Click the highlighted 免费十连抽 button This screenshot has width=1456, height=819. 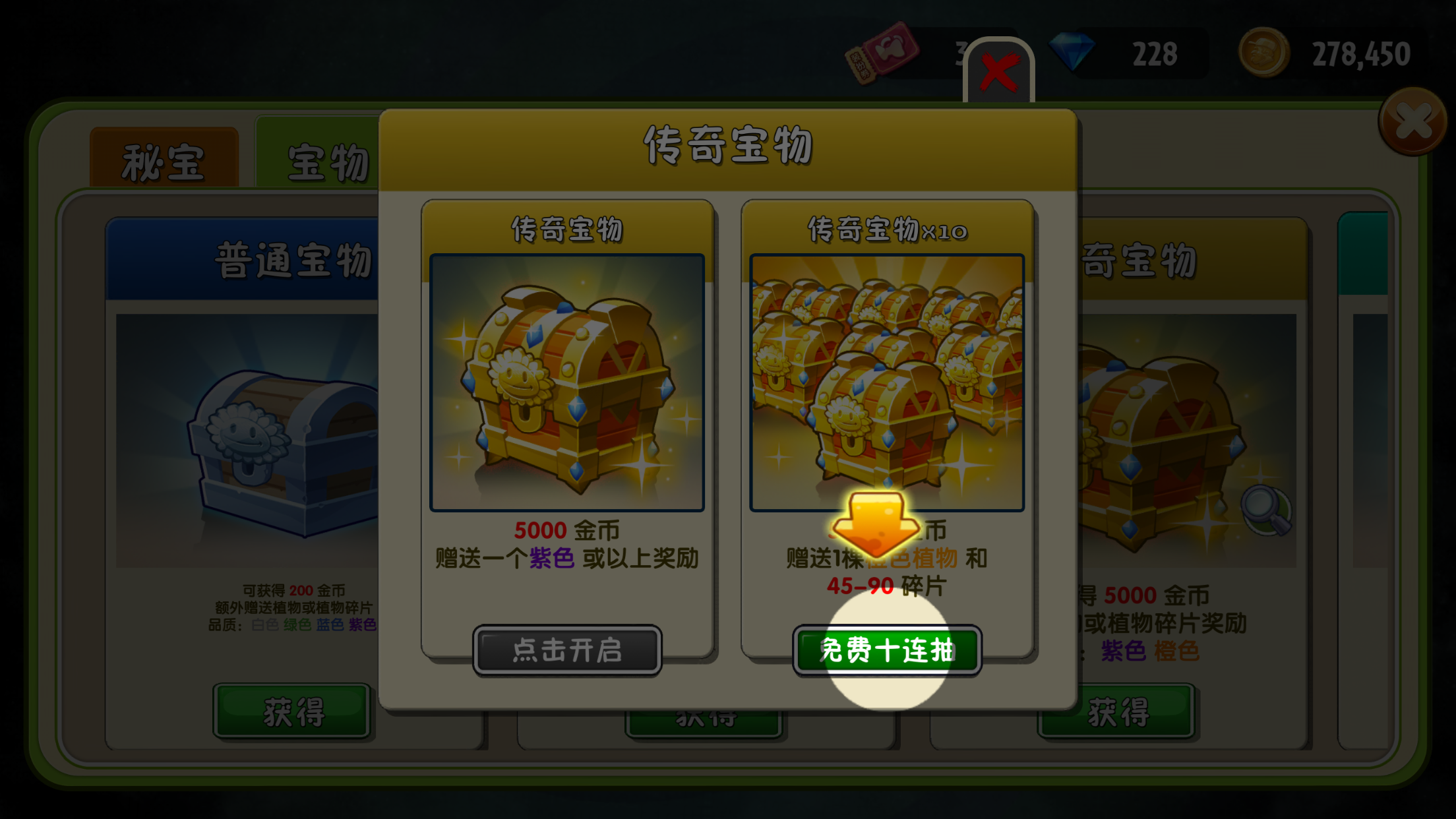click(x=887, y=648)
